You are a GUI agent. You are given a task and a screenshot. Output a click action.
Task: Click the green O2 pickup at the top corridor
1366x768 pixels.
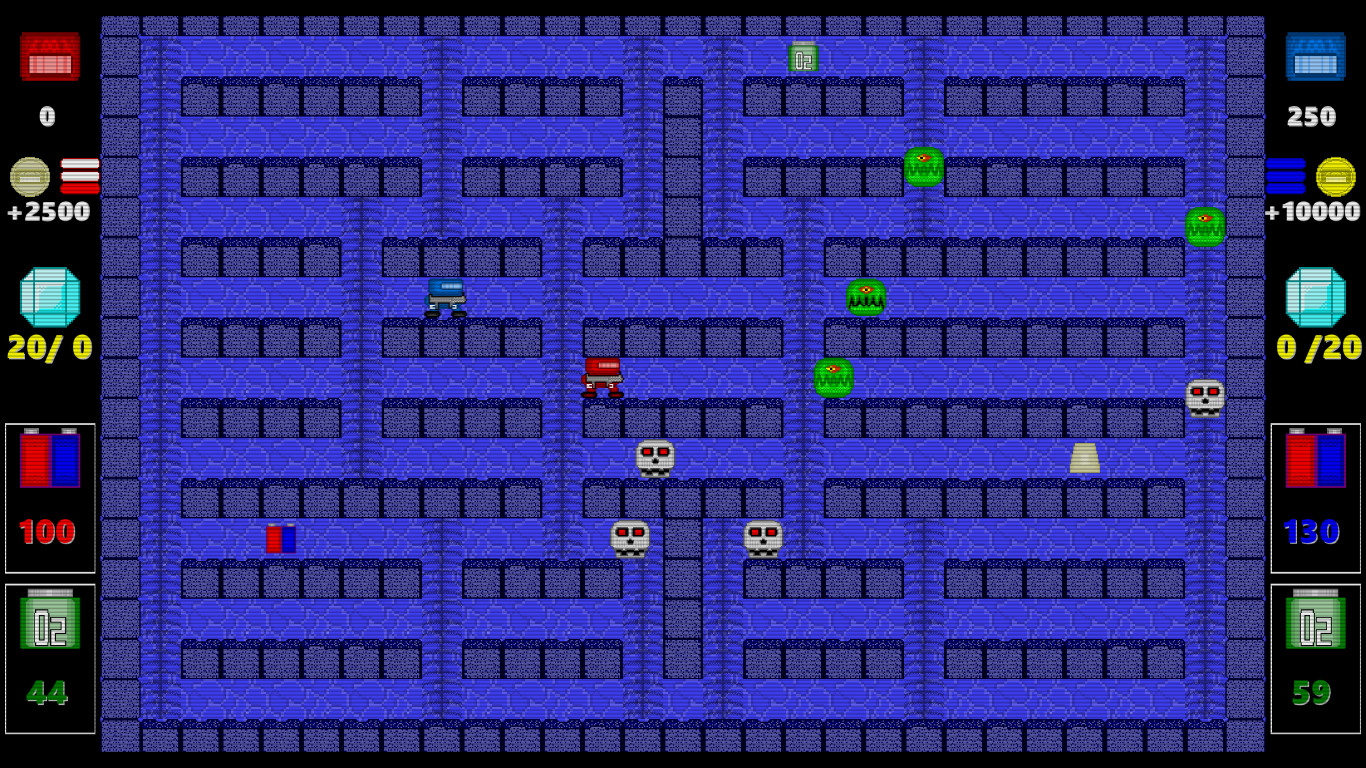(x=802, y=57)
